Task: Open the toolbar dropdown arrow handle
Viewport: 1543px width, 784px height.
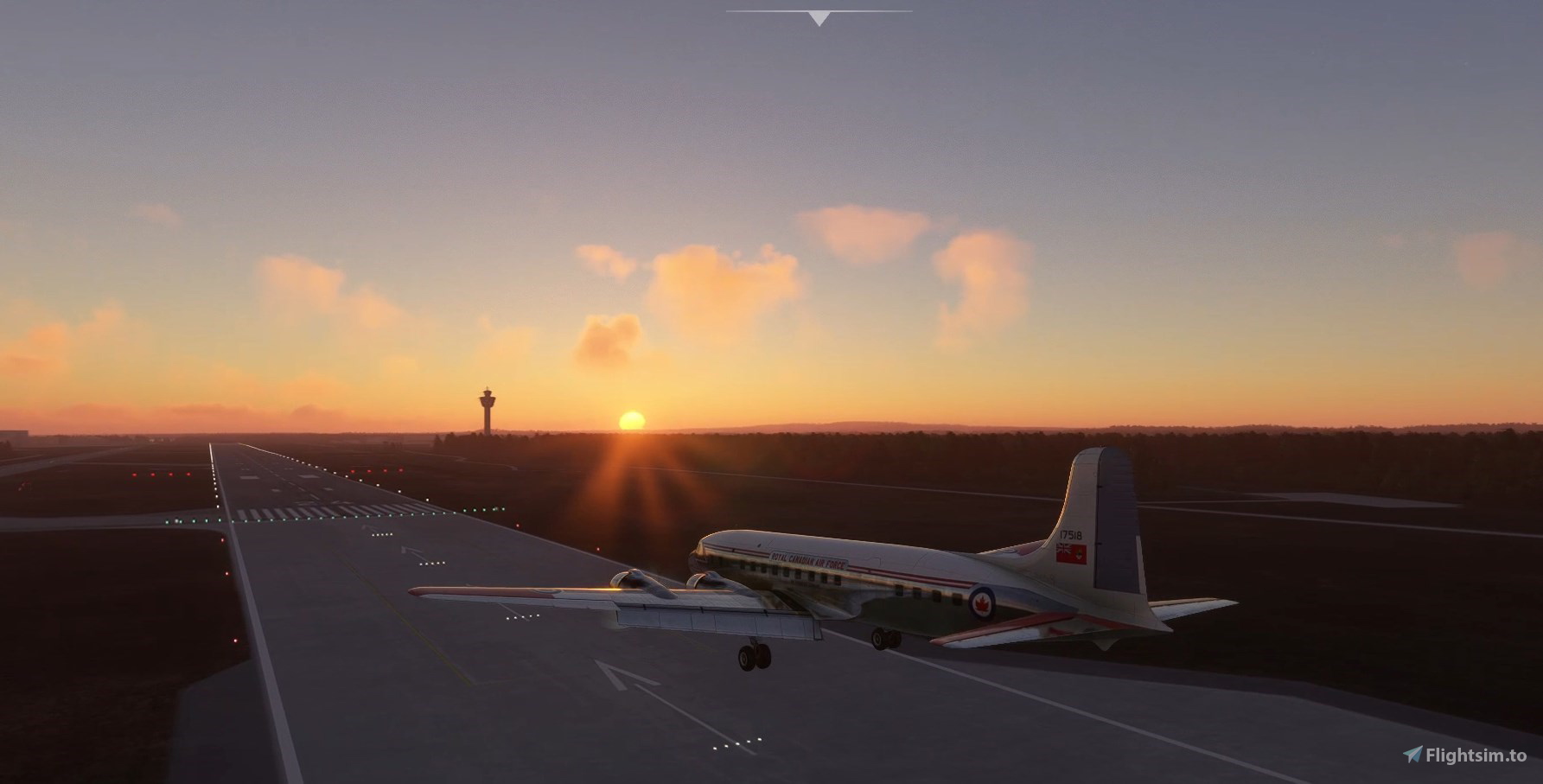Action: coord(819,17)
